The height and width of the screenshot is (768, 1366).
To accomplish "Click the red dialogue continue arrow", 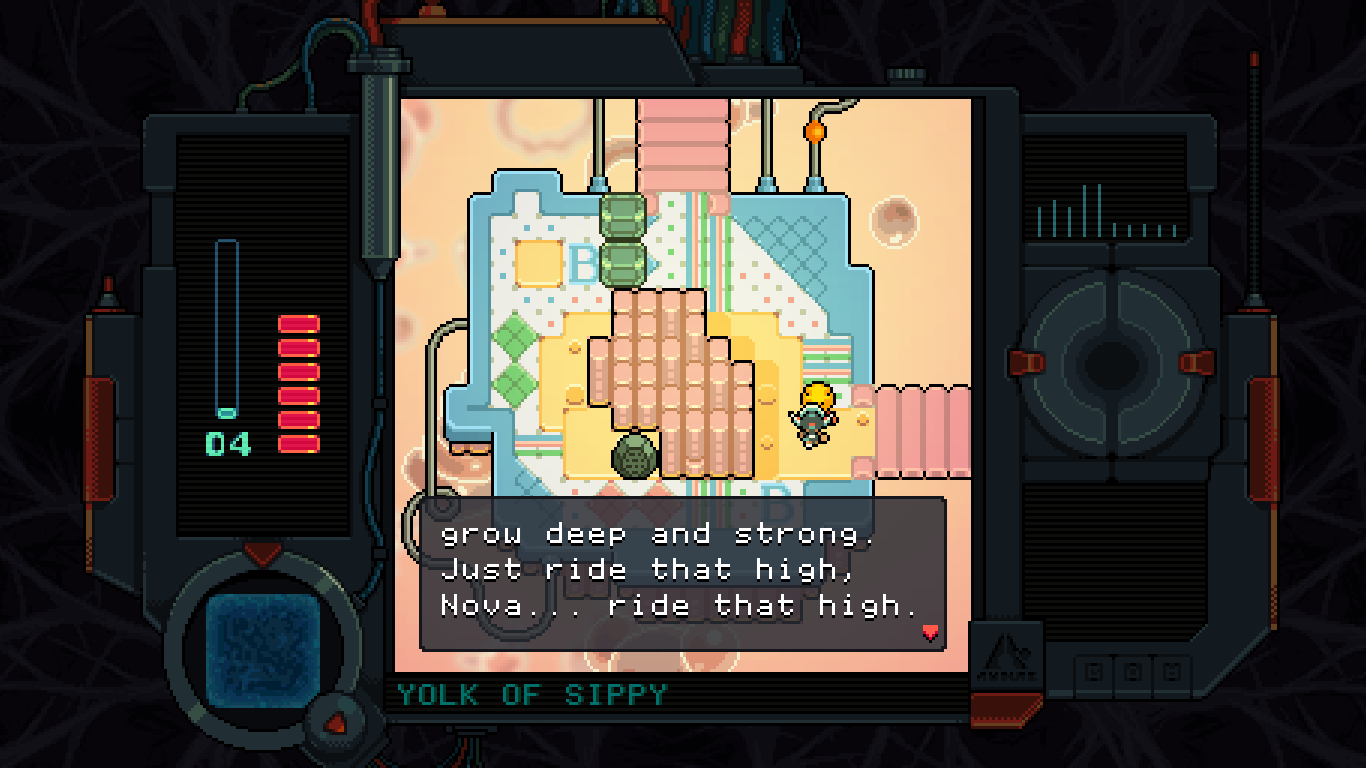I will (x=931, y=632).
